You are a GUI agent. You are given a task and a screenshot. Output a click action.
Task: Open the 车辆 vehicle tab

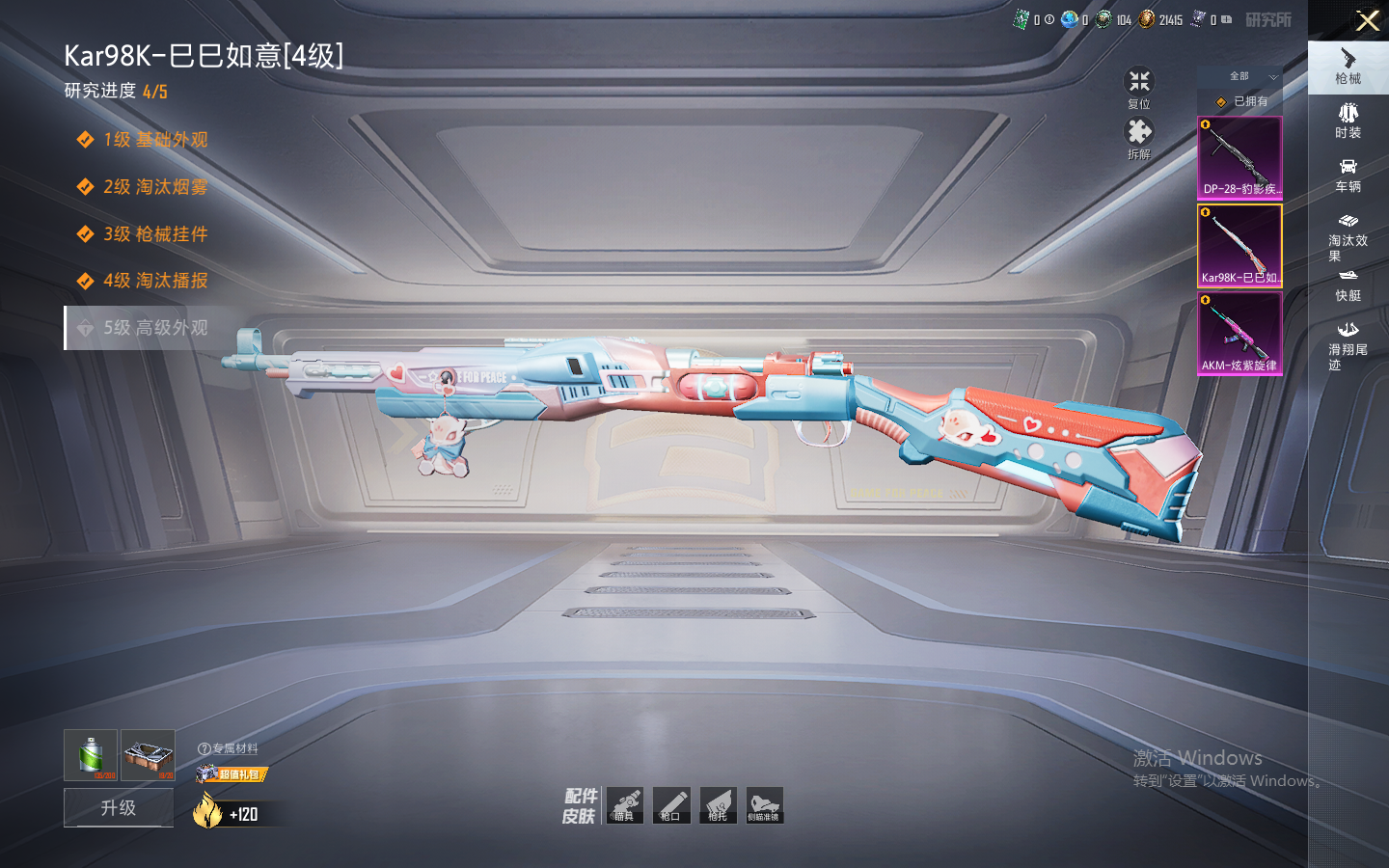[x=1348, y=175]
